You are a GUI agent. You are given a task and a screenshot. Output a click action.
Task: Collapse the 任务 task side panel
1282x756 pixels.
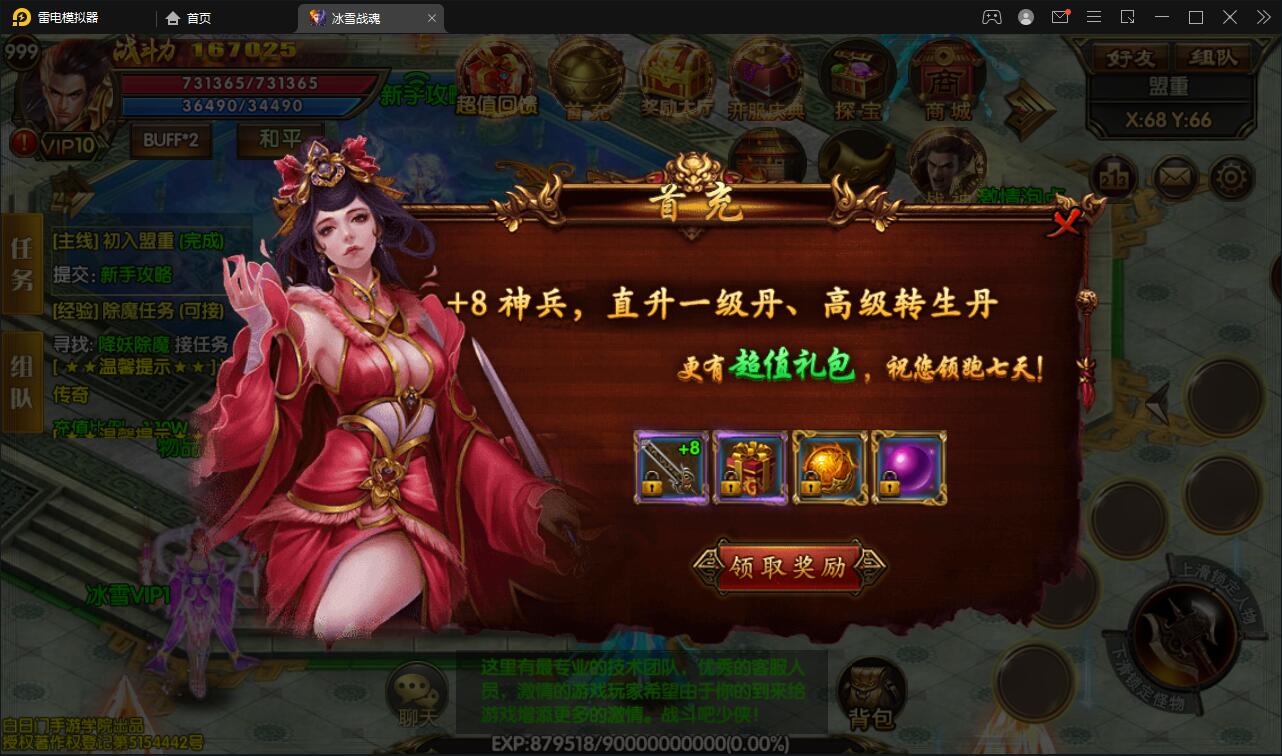[20, 264]
